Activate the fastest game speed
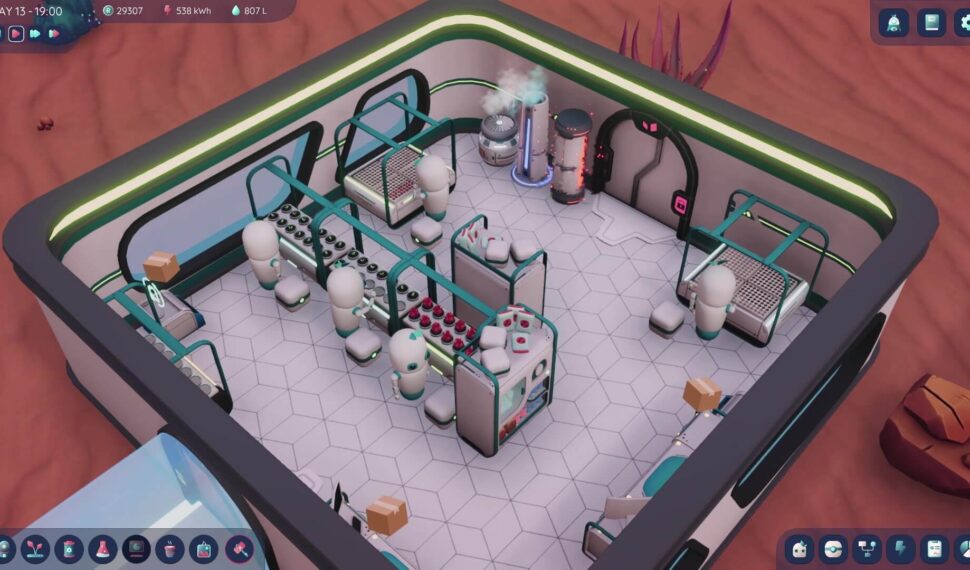 tap(54, 33)
